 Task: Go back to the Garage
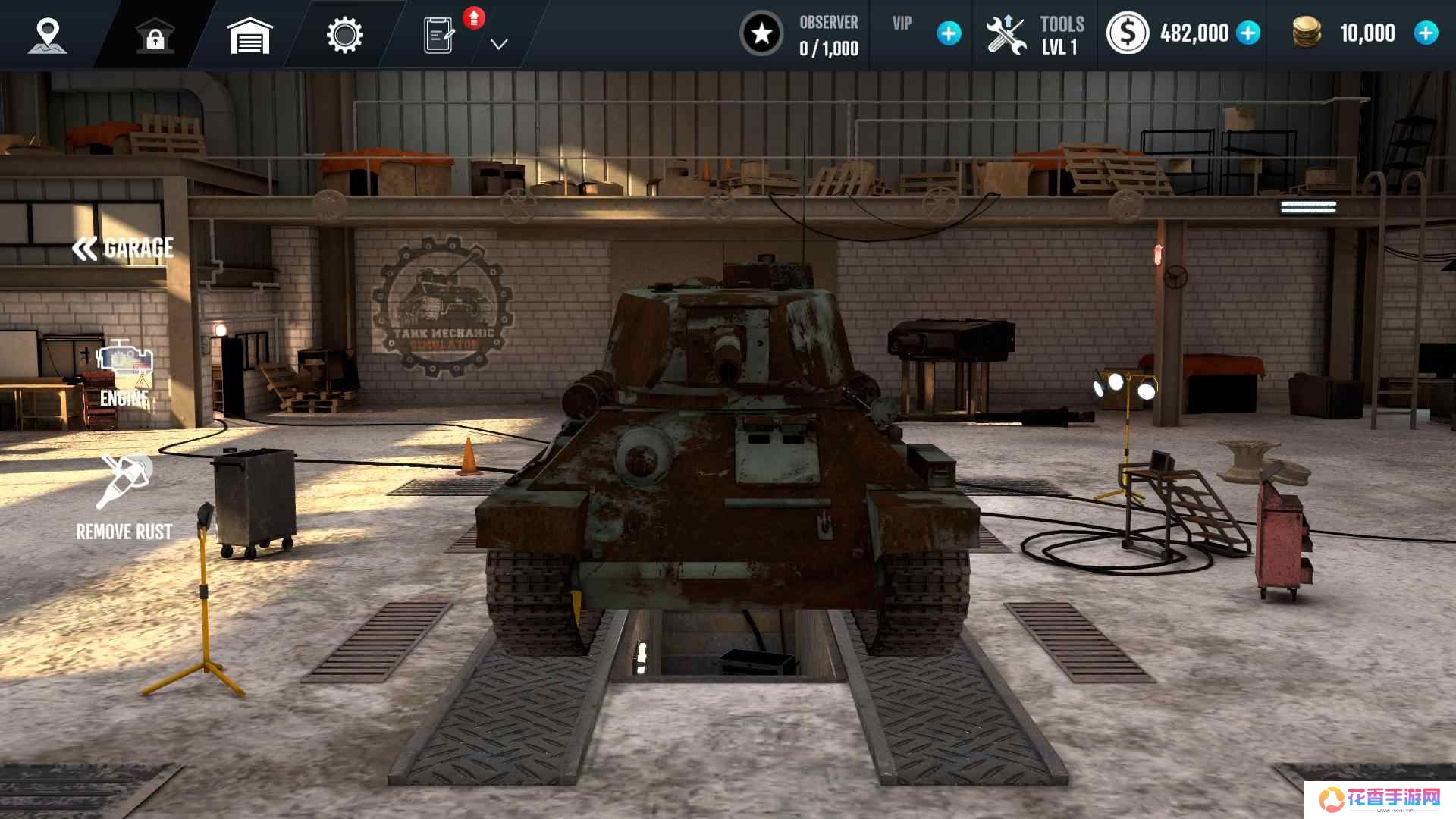[x=123, y=249]
